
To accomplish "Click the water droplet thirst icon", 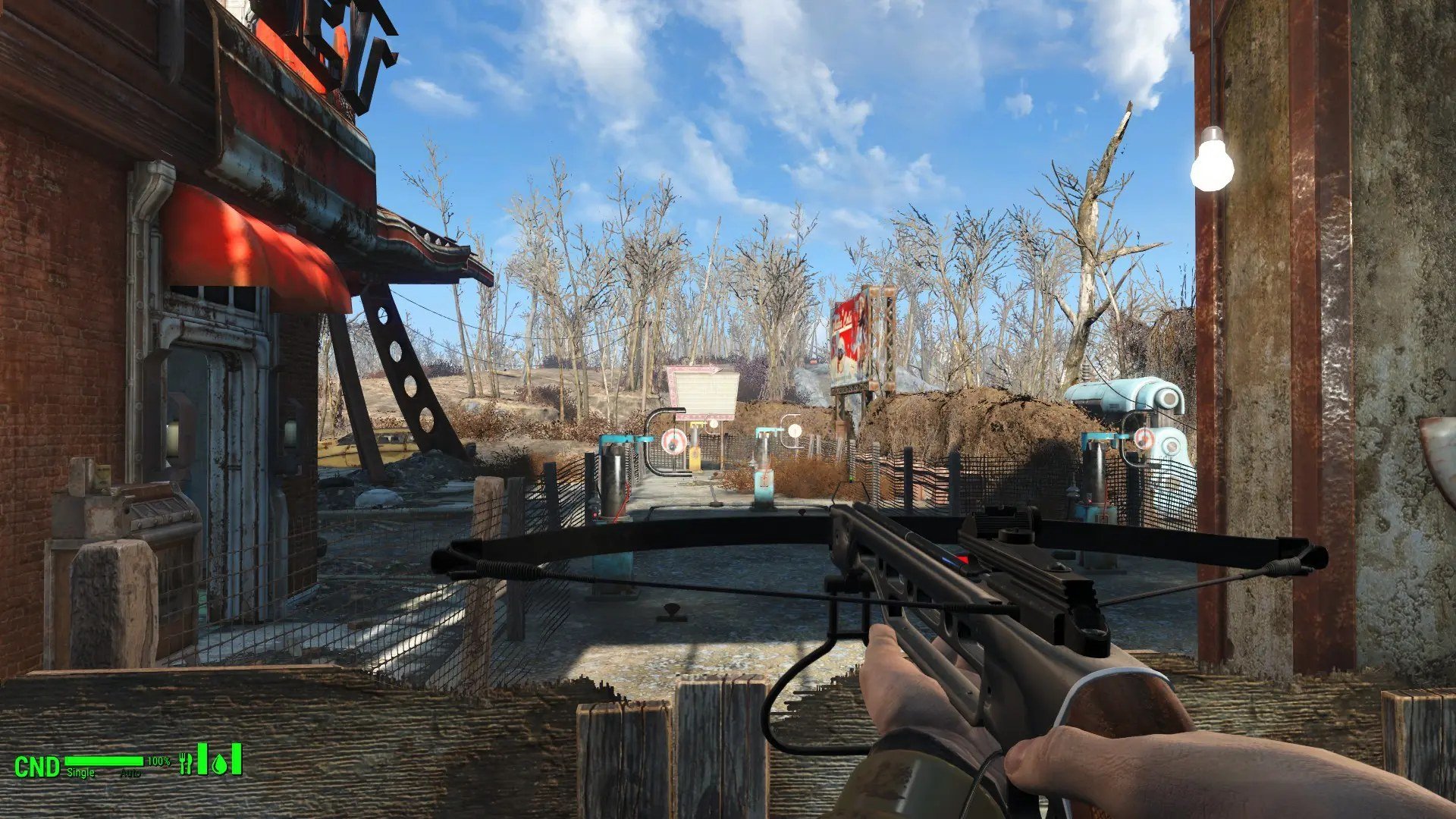I will pos(220,763).
